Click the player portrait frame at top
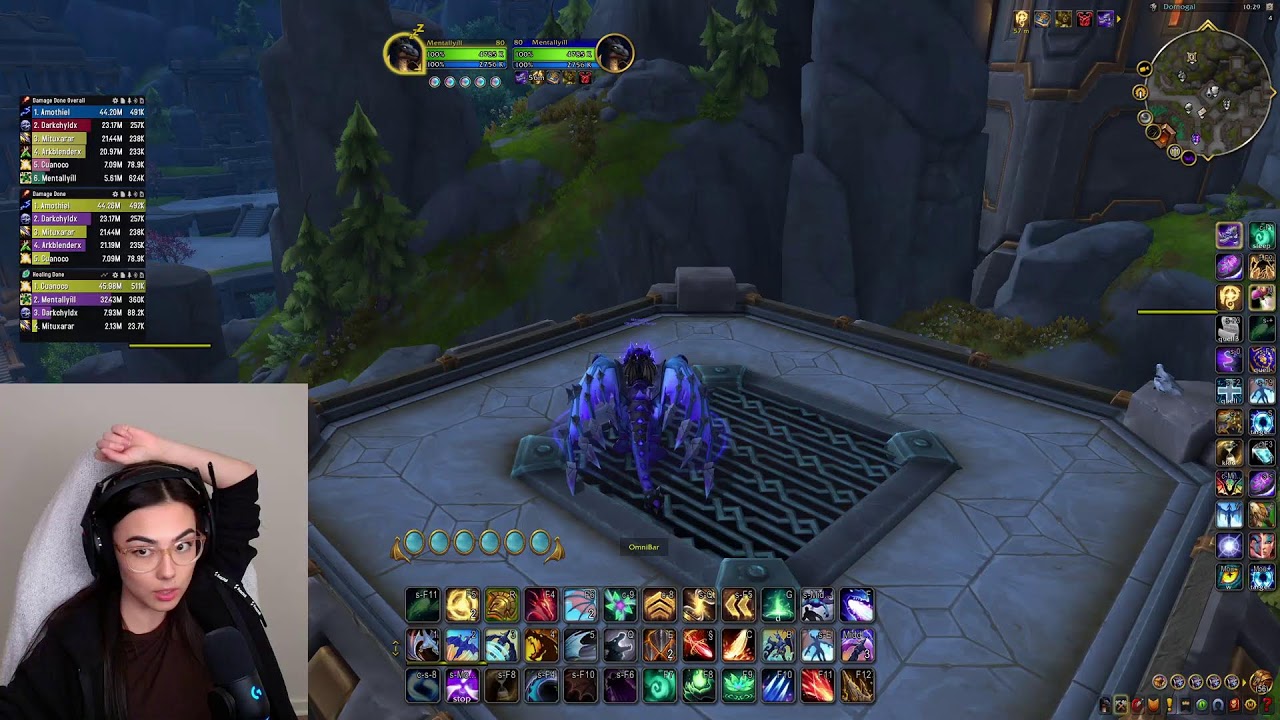 click(x=404, y=54)
